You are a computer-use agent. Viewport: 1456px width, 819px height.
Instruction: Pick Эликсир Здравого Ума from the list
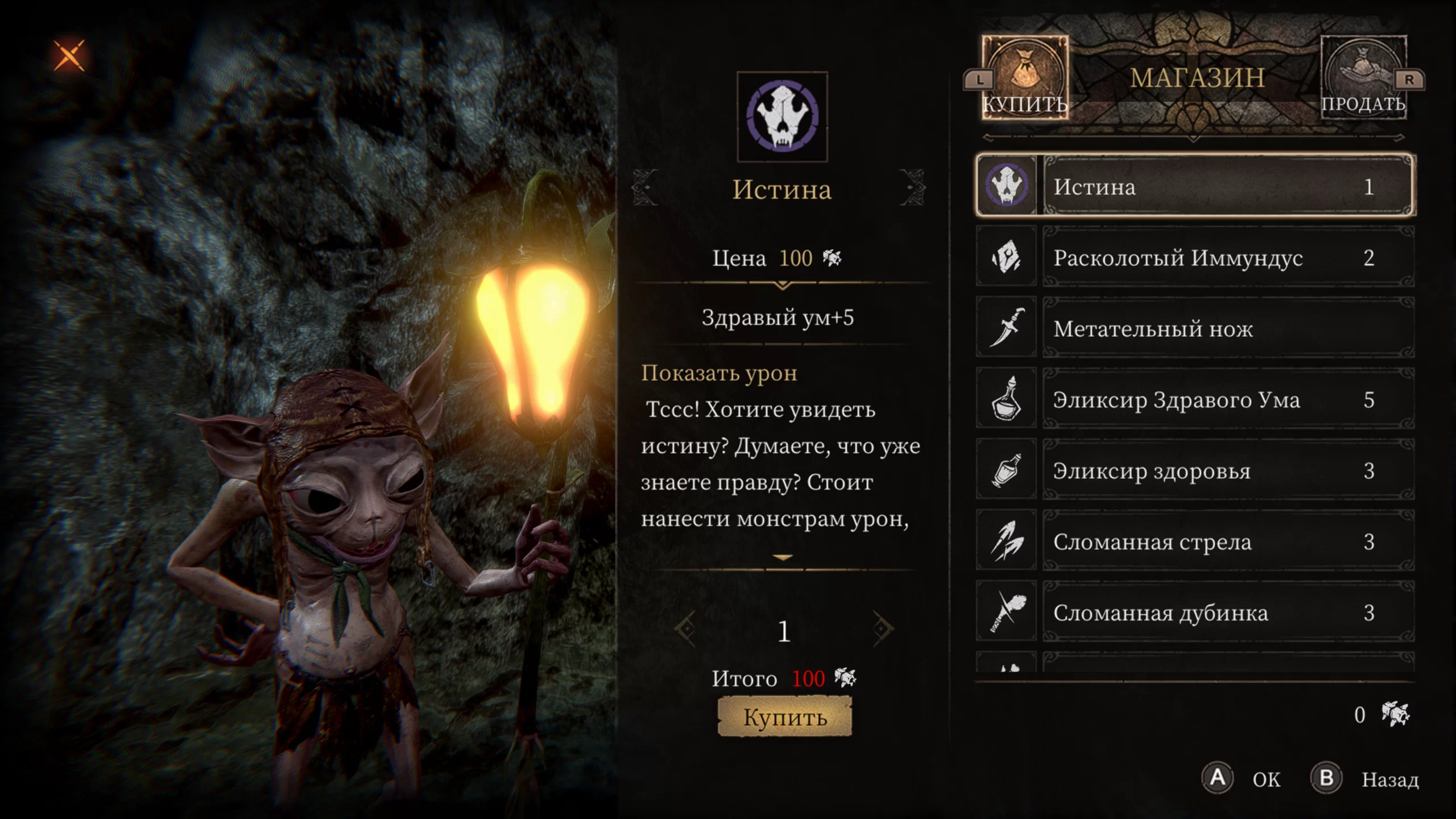coord(1194,399)
